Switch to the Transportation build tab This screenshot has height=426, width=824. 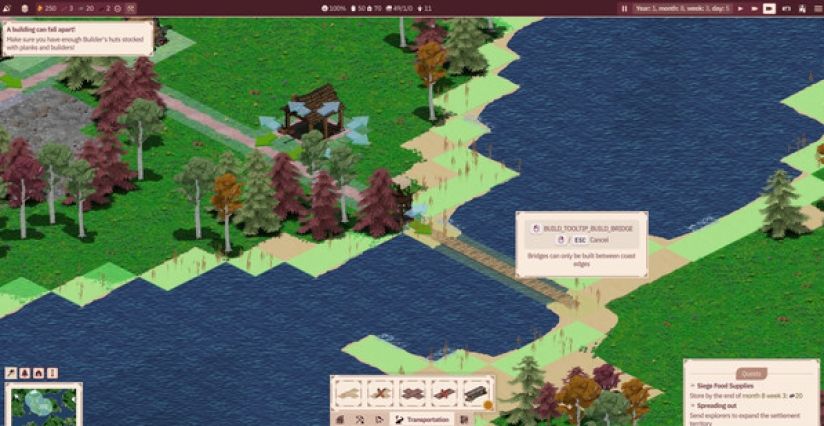420,419
